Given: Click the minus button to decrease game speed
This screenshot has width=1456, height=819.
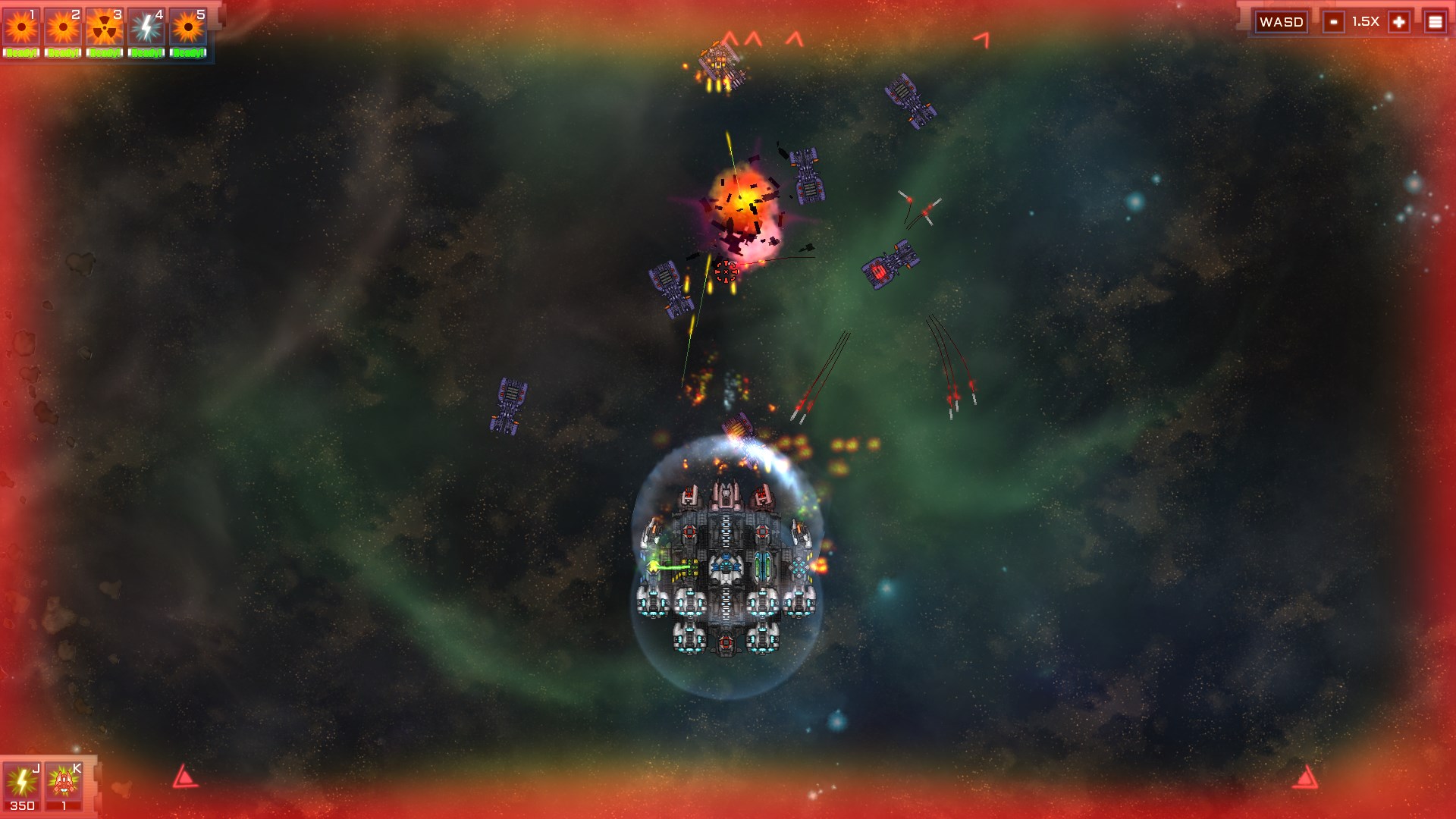Looking at the screenshot, I should (x=1332, y=21).
